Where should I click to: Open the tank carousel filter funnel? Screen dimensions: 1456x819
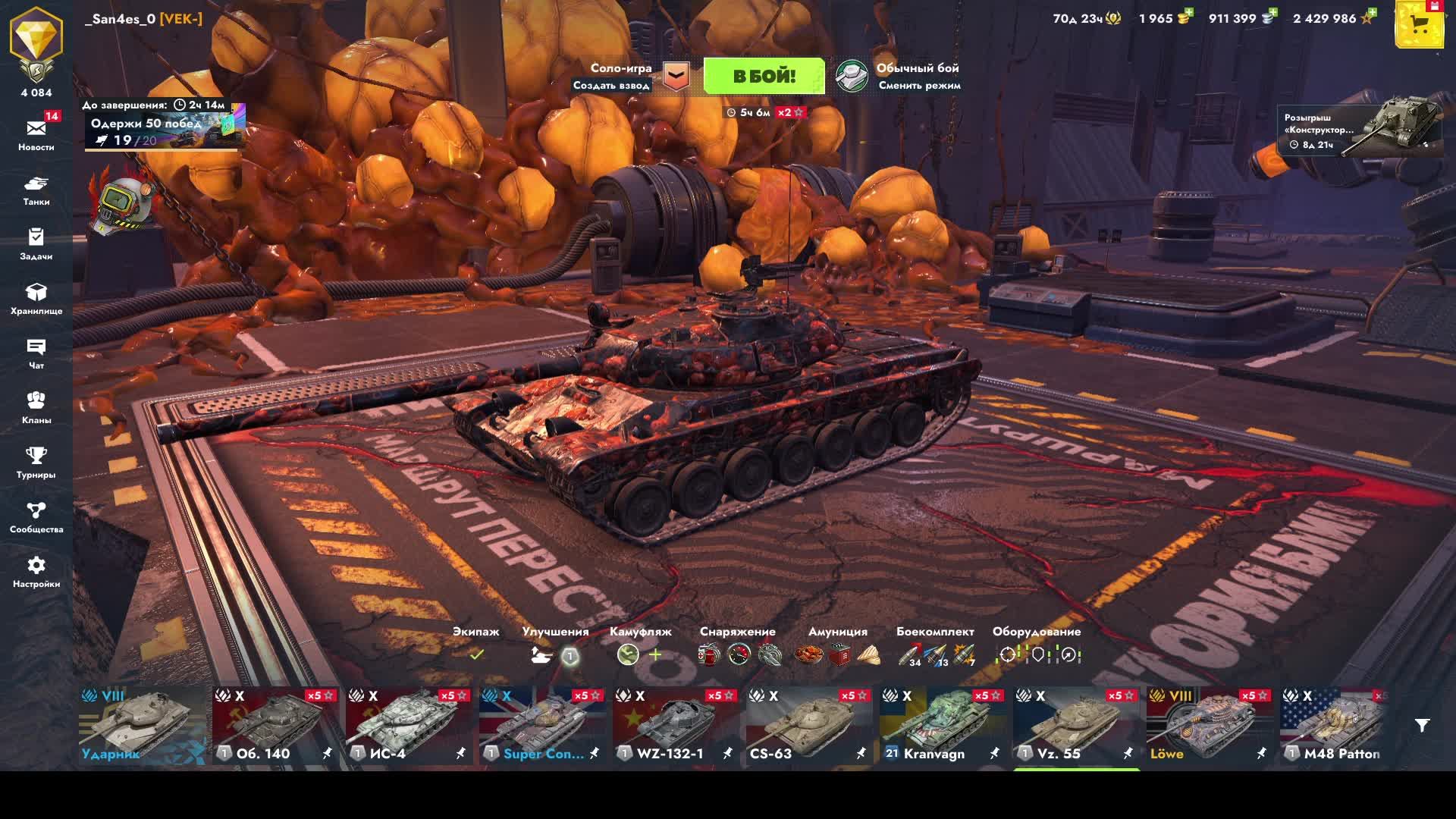1422,726
